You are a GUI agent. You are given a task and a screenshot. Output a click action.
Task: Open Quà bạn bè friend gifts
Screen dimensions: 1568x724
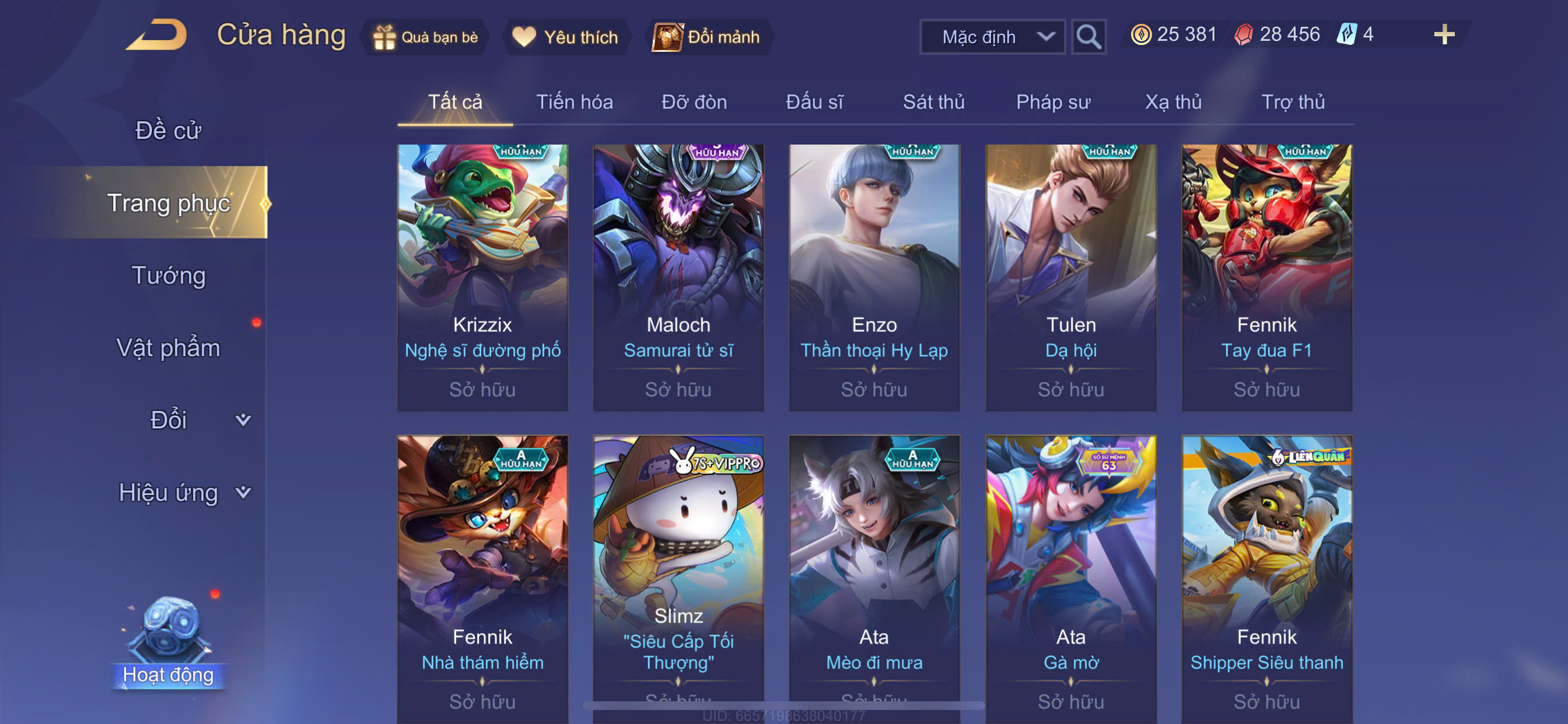pyautogui.click(x=426, y=37)
